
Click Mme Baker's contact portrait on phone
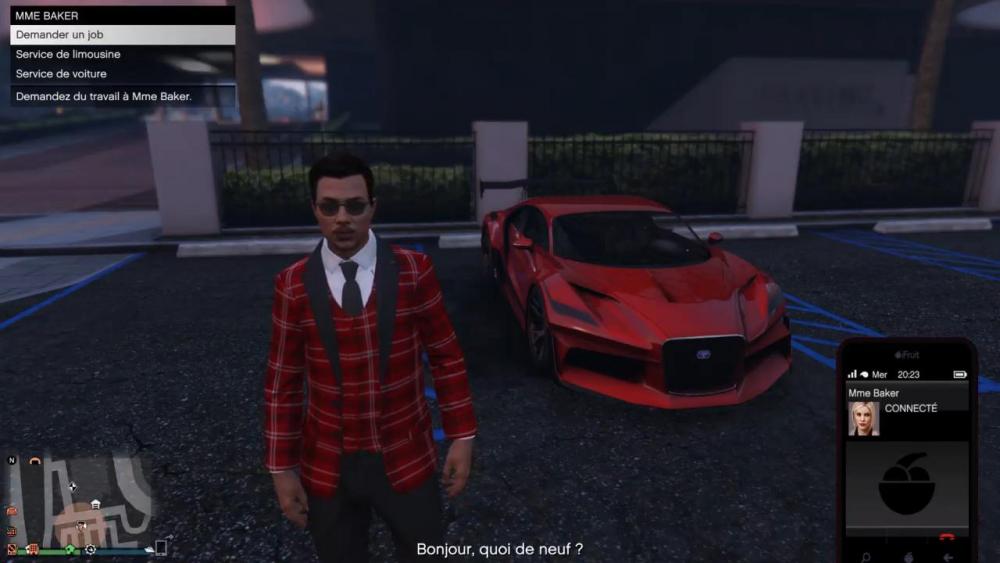(x=864, y=418)
